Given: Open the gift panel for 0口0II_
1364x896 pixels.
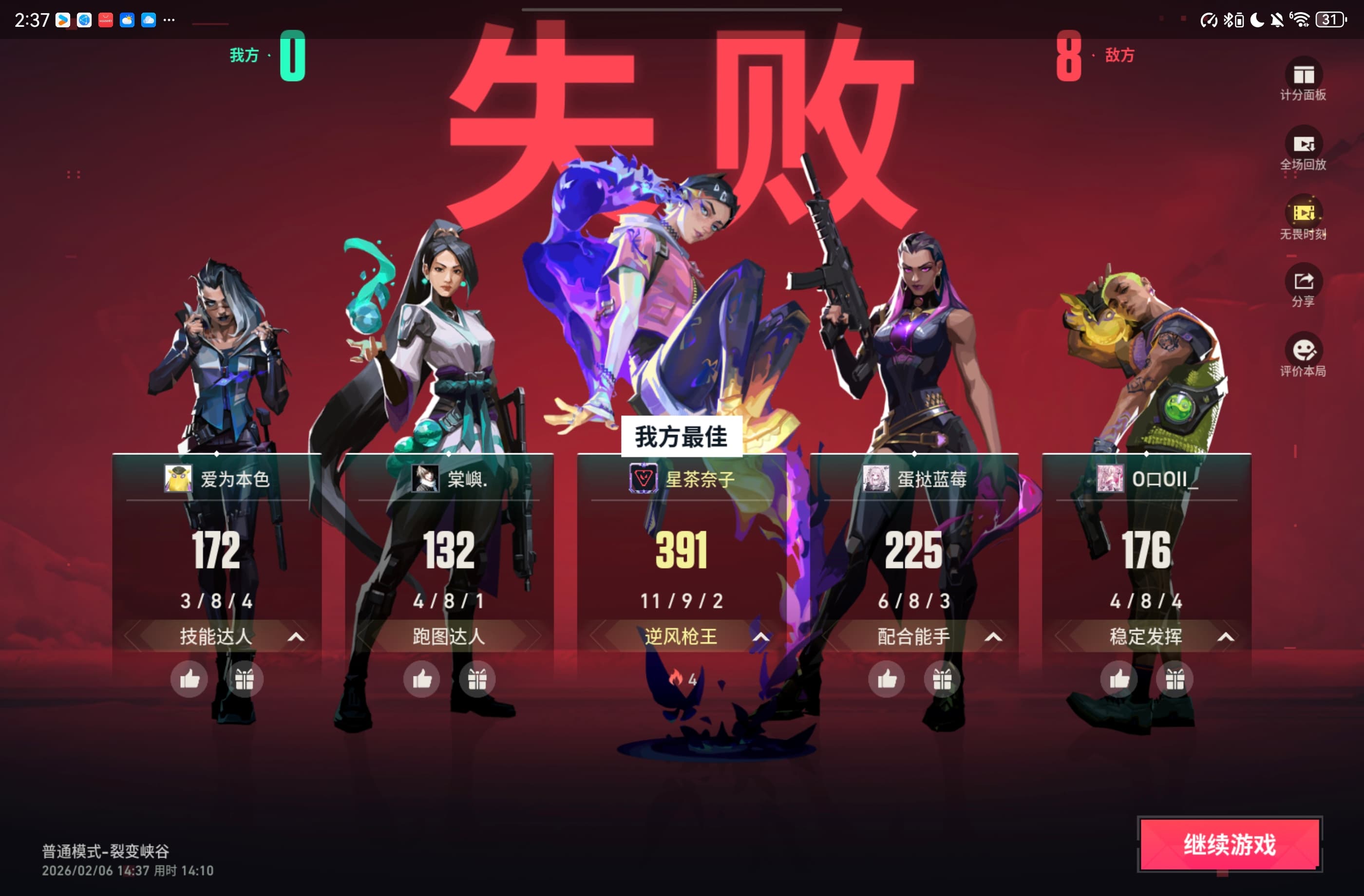Looking at the screenshot, I should 1175,679.
